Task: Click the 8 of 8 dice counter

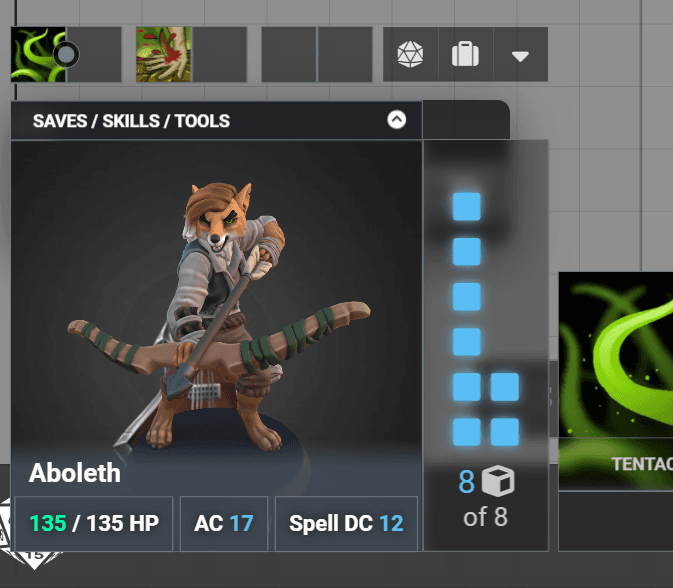Action: [x=485, y=498]
